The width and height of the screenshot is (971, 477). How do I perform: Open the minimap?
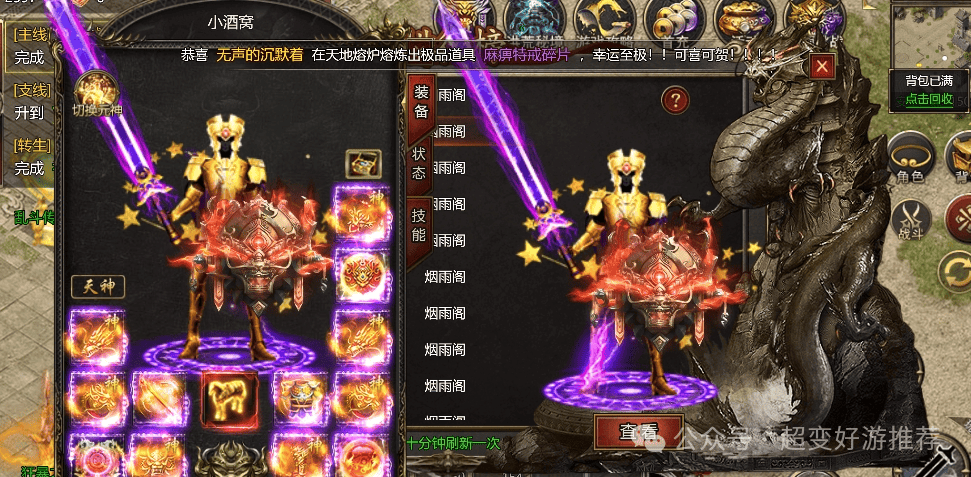tap(931, 35)
